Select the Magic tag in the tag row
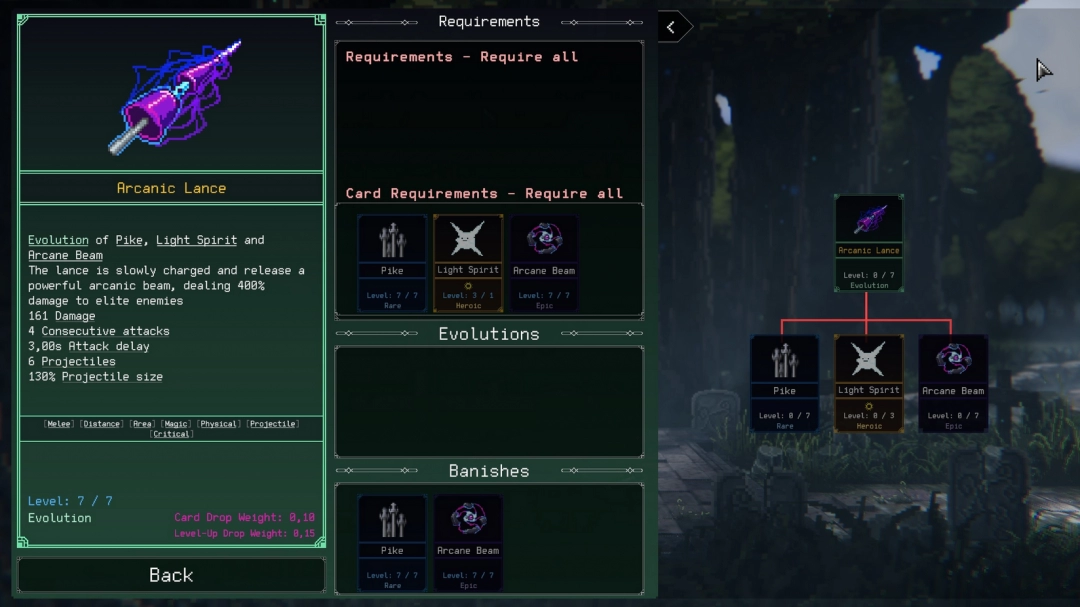1080x607 pixels. [x=176, y=424]
